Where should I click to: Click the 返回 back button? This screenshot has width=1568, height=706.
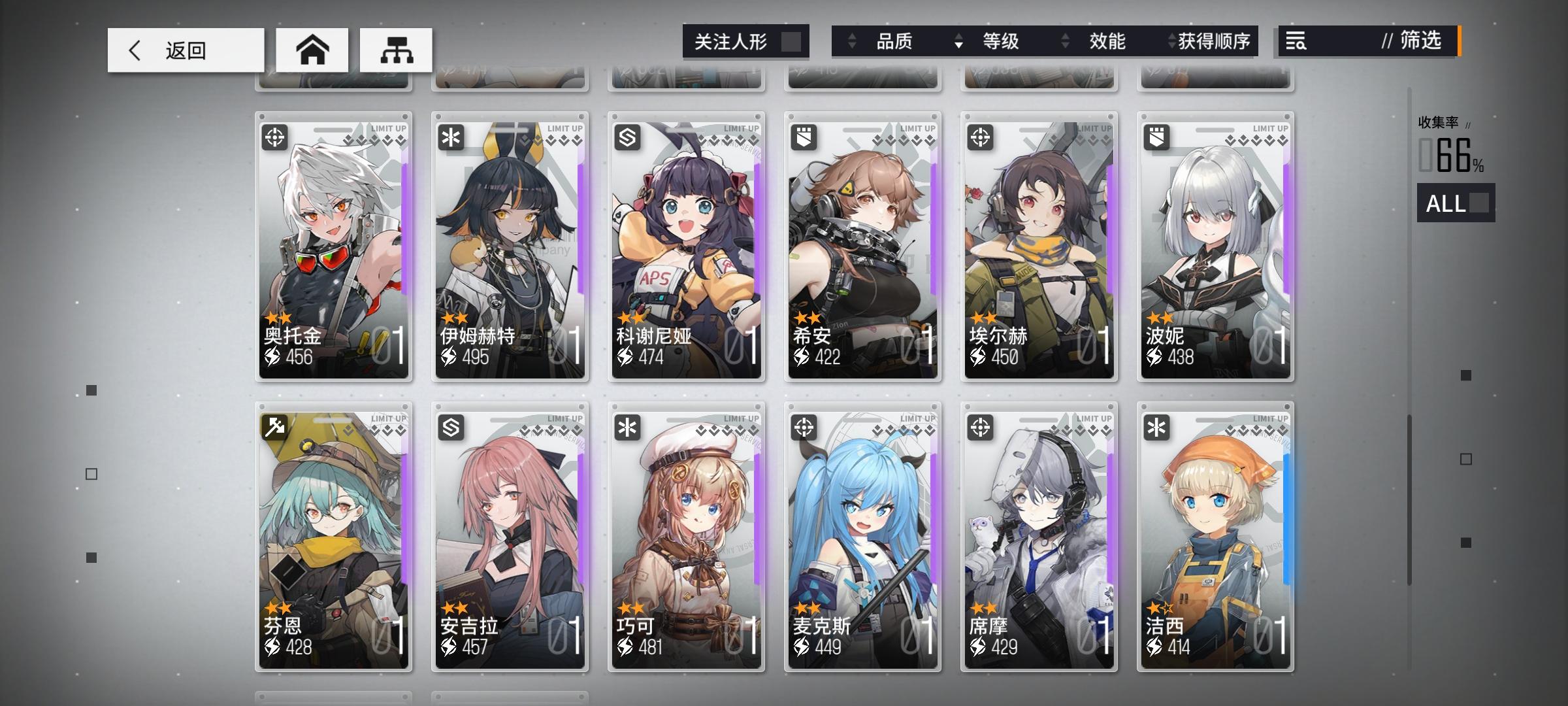click(185, 49)
